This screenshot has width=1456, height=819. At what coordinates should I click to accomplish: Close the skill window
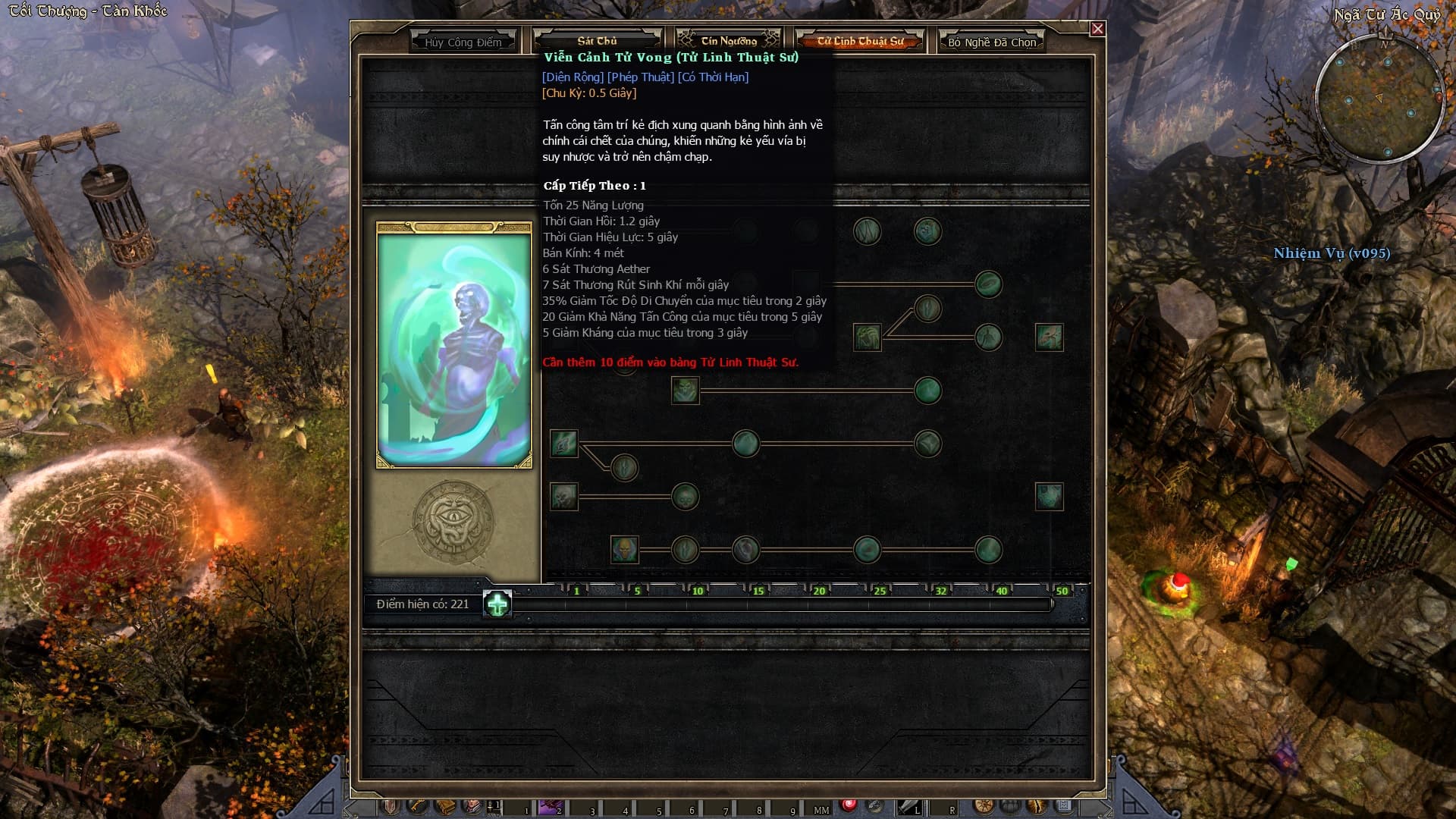coord(1097,29)
